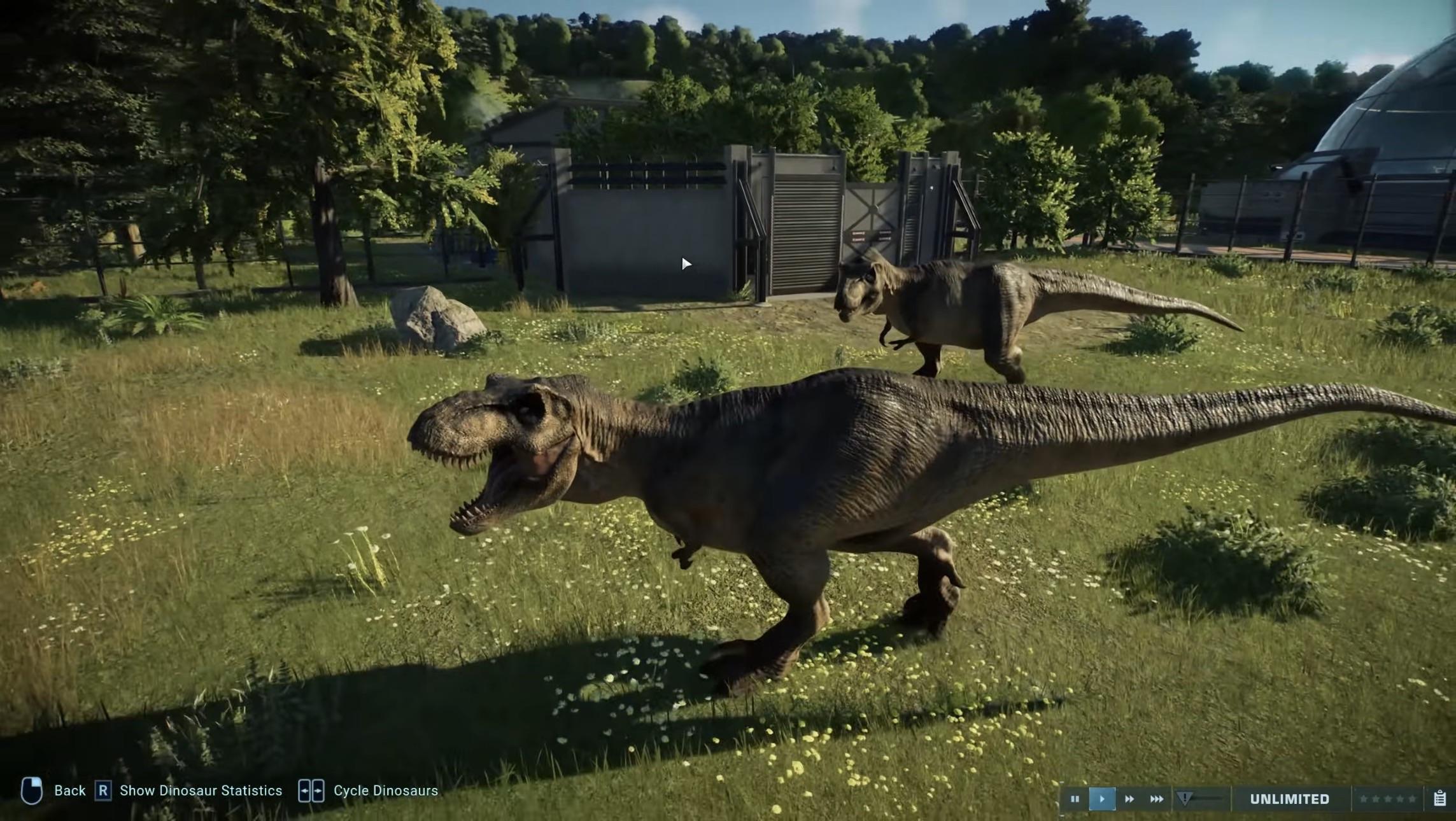The height and width of the screenshot is (821, 1456).
Task: Select the mouse icon beside Back
Action: coord(33,790)
